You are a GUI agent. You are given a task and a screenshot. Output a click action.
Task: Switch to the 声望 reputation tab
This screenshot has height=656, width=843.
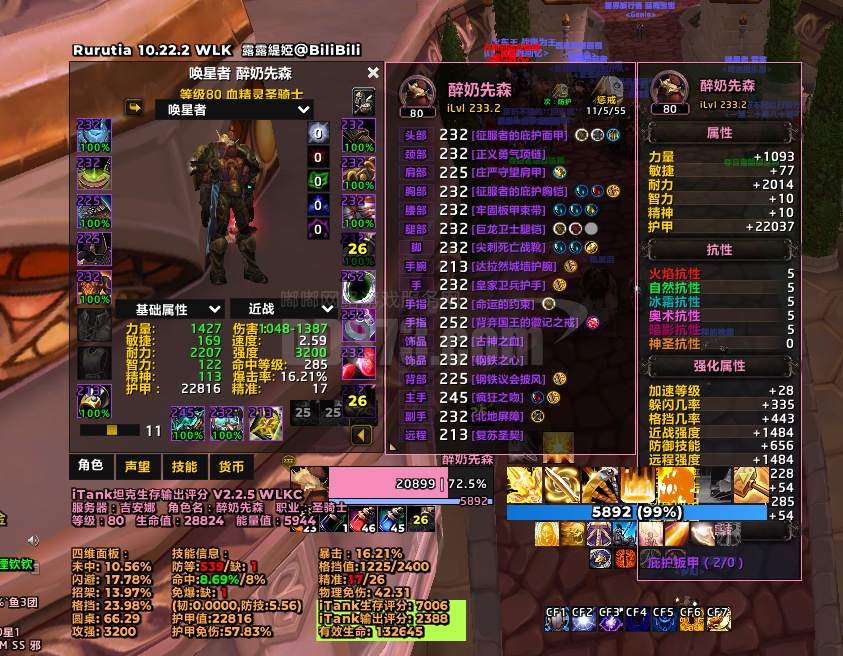137,466
